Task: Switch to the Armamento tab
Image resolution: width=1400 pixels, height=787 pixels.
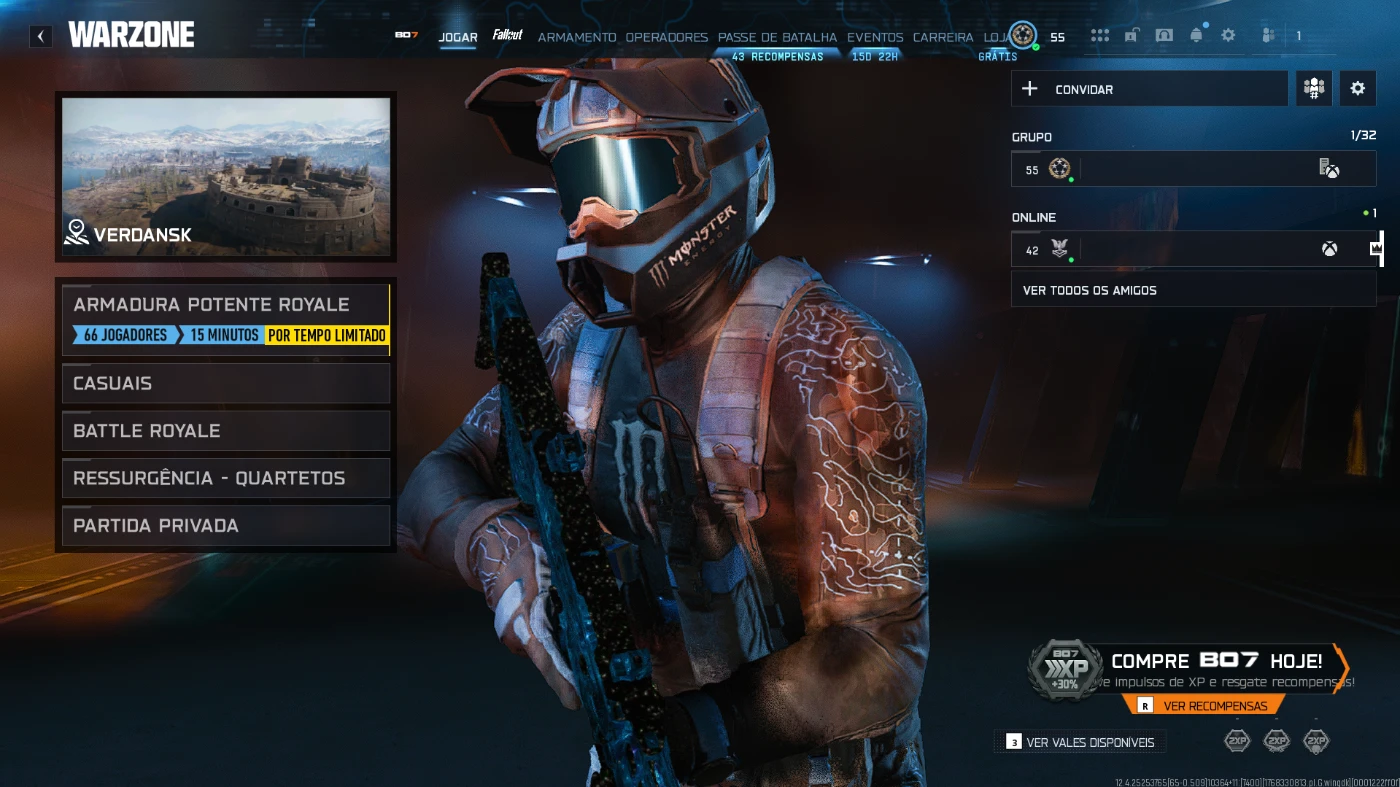Action: 577,37
